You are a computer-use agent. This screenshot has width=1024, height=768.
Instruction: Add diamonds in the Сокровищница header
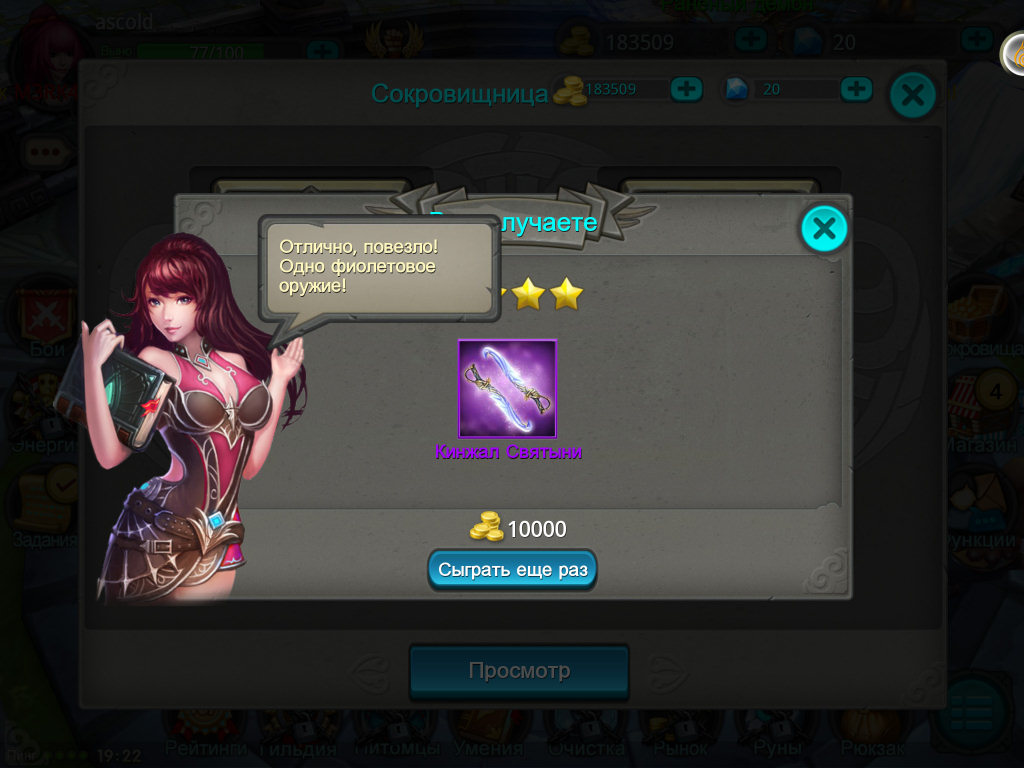click(x=856, y=89)
